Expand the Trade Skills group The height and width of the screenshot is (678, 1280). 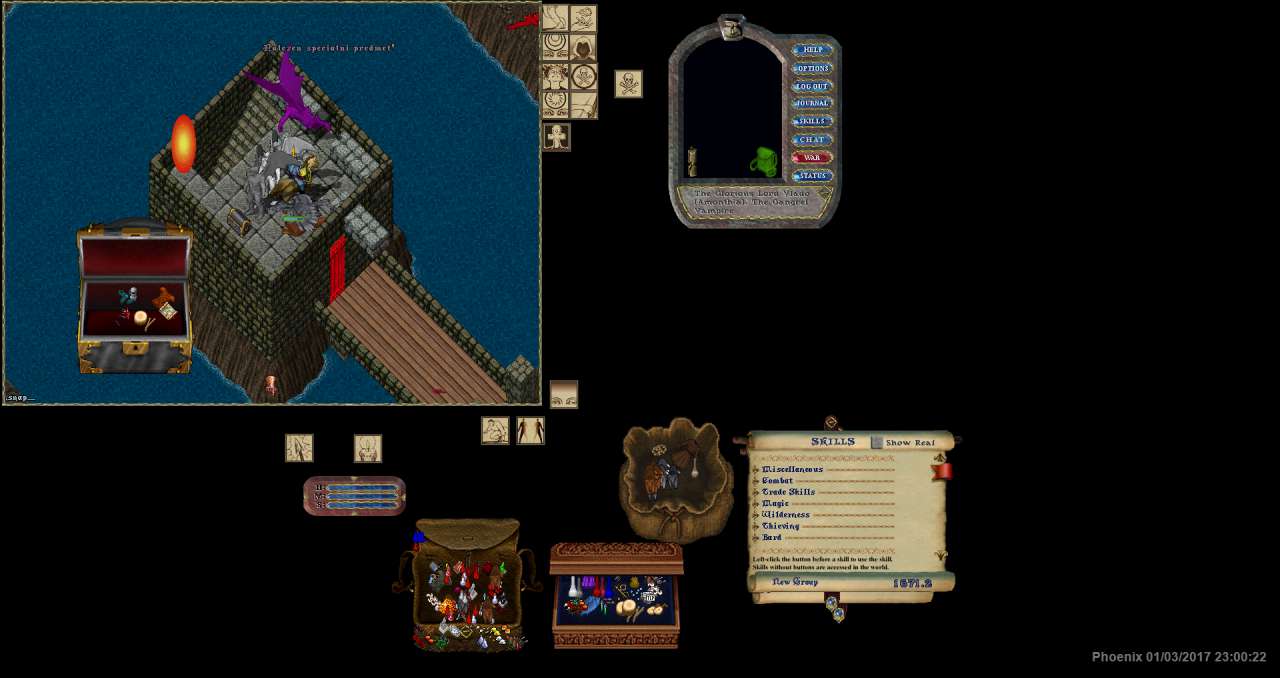coord(756,492)
